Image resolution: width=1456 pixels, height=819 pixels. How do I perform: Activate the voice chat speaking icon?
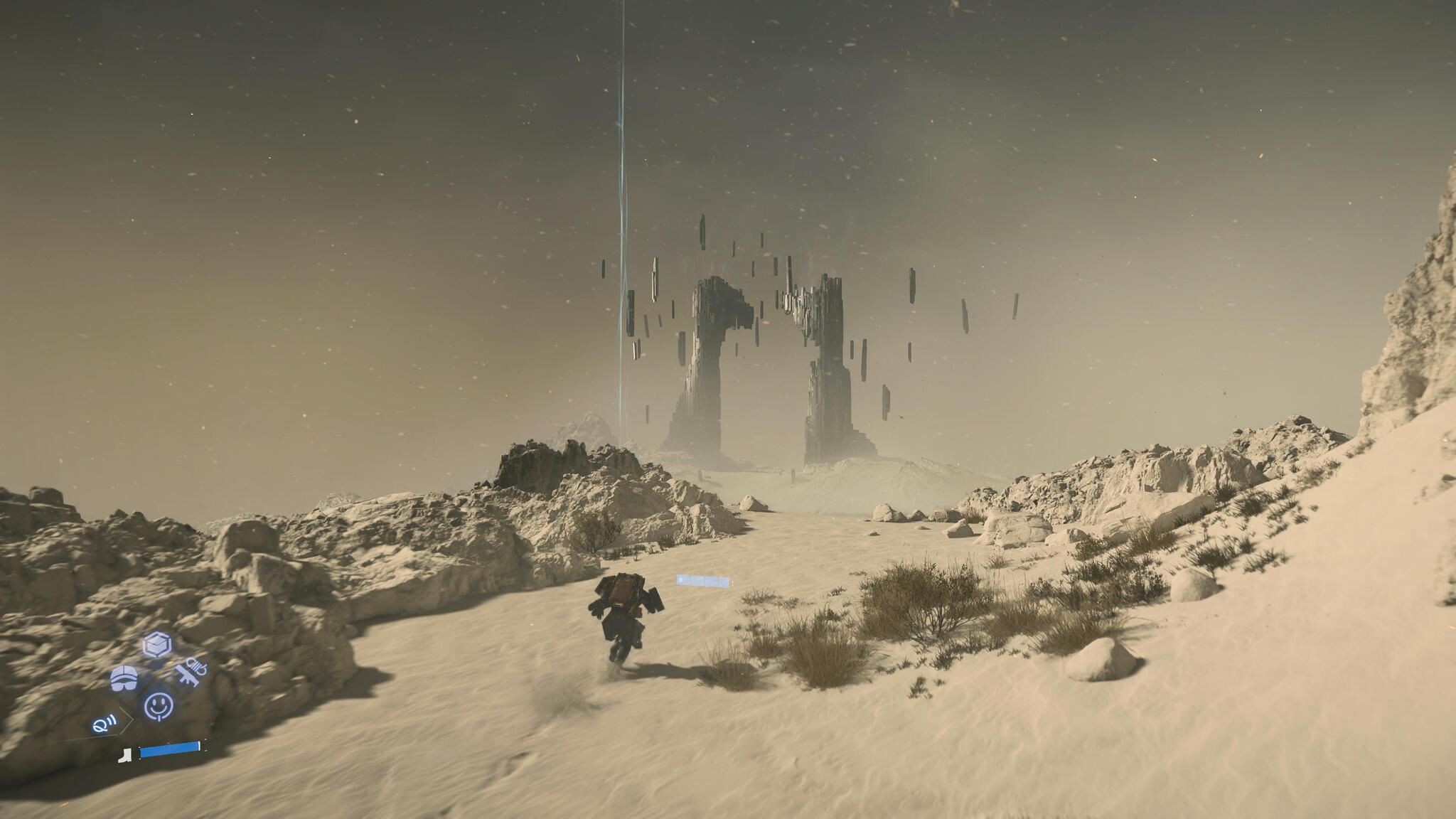click(x=103, y=725)
